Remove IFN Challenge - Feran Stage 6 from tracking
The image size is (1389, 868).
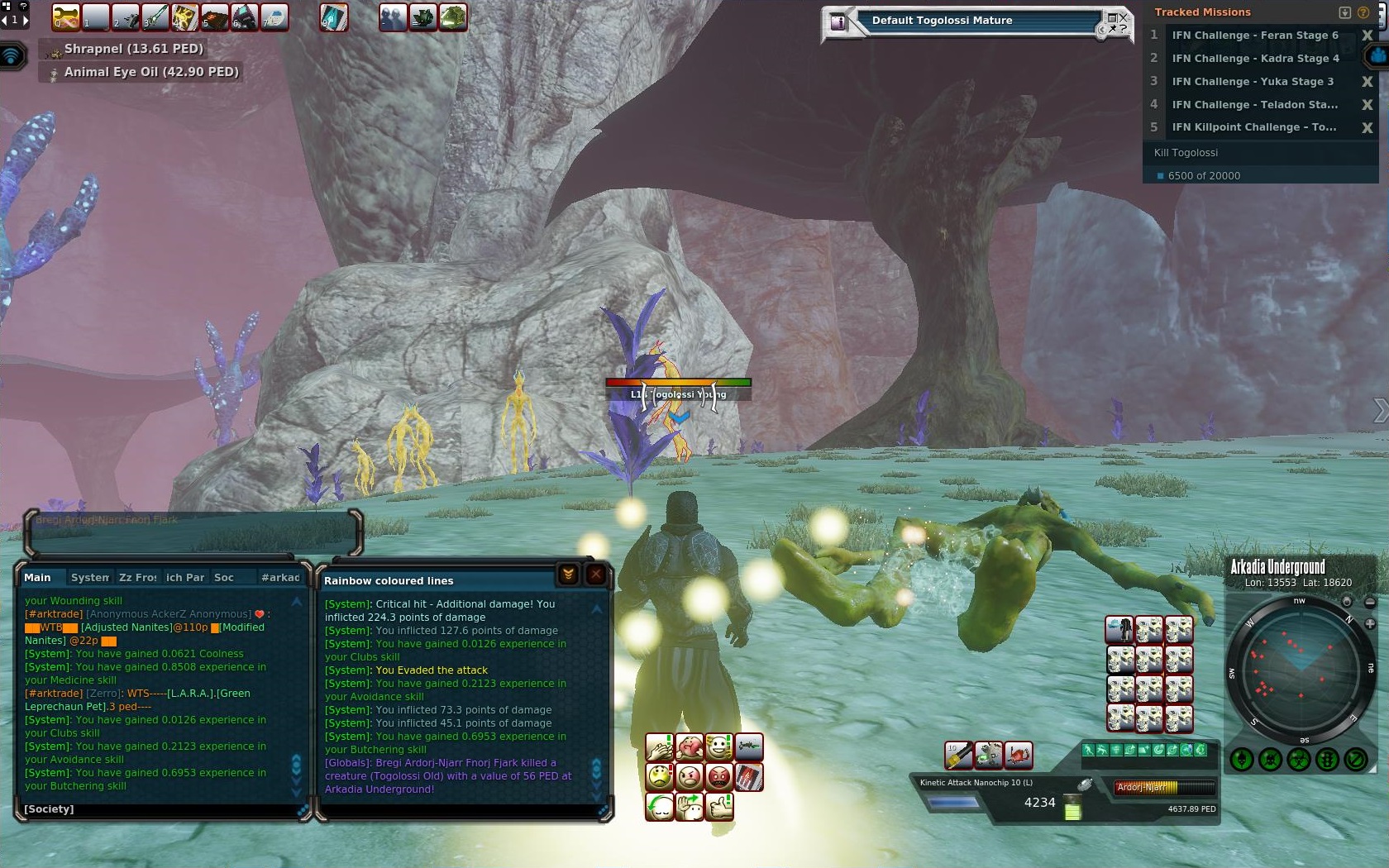pyautogui.click(x=1367, y=36)
